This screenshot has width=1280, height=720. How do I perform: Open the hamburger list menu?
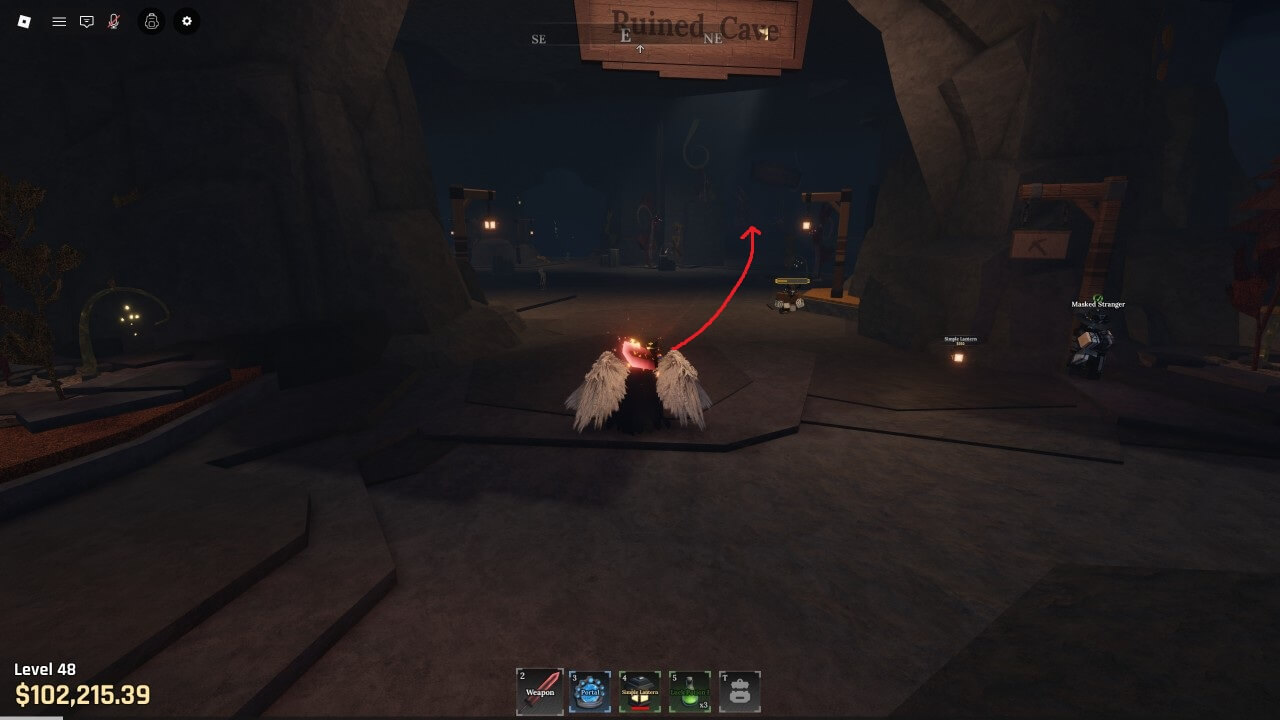(59, 21)
